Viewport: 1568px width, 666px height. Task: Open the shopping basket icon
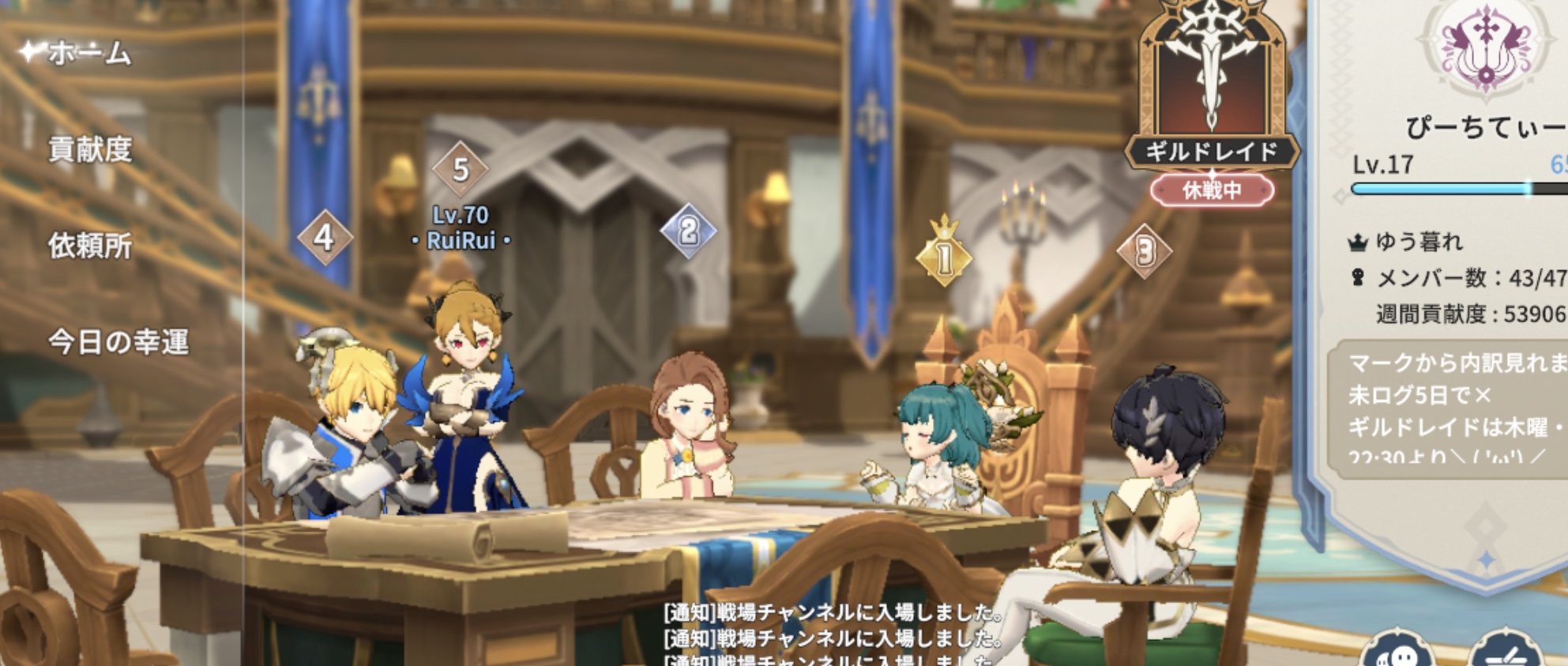click(1505, 653)
